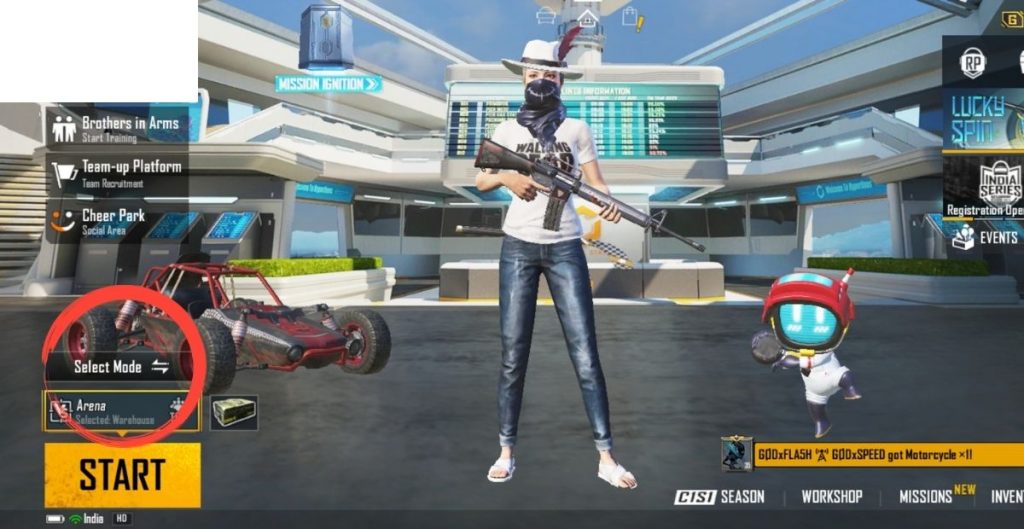Screen dimensions: 1024x529
Task: Open the supply crate beside Arena
Action: point(234,411)
